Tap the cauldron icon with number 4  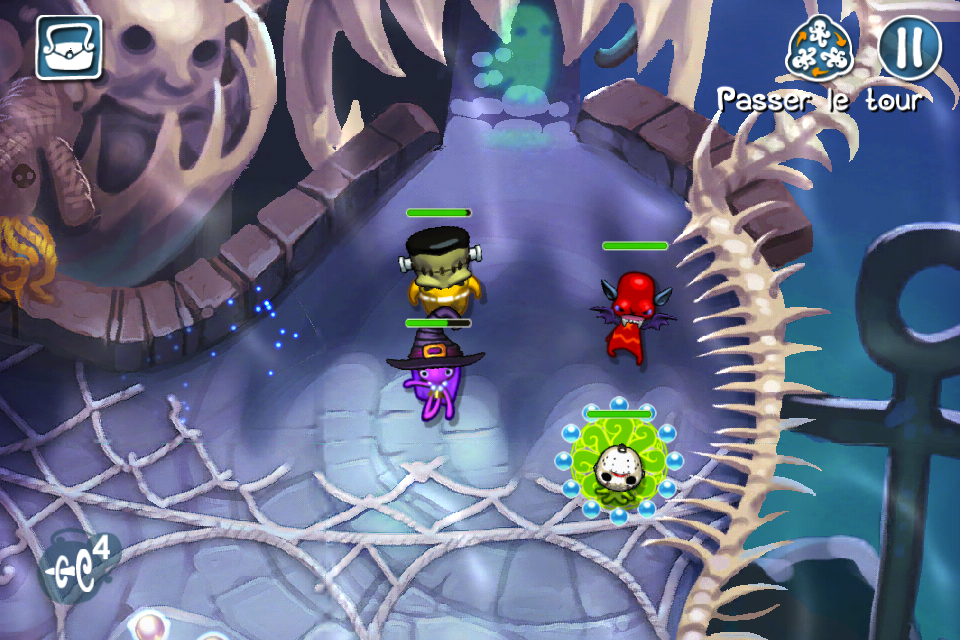(x=79, y=567)
